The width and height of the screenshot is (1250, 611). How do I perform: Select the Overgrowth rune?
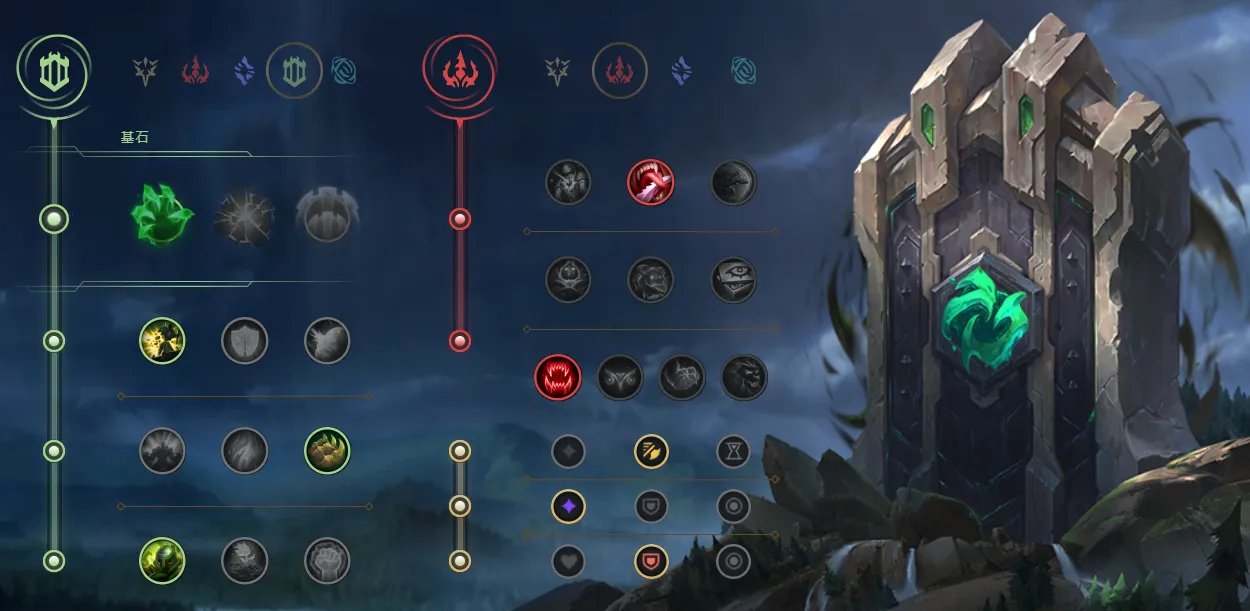(x=162, y=560)
